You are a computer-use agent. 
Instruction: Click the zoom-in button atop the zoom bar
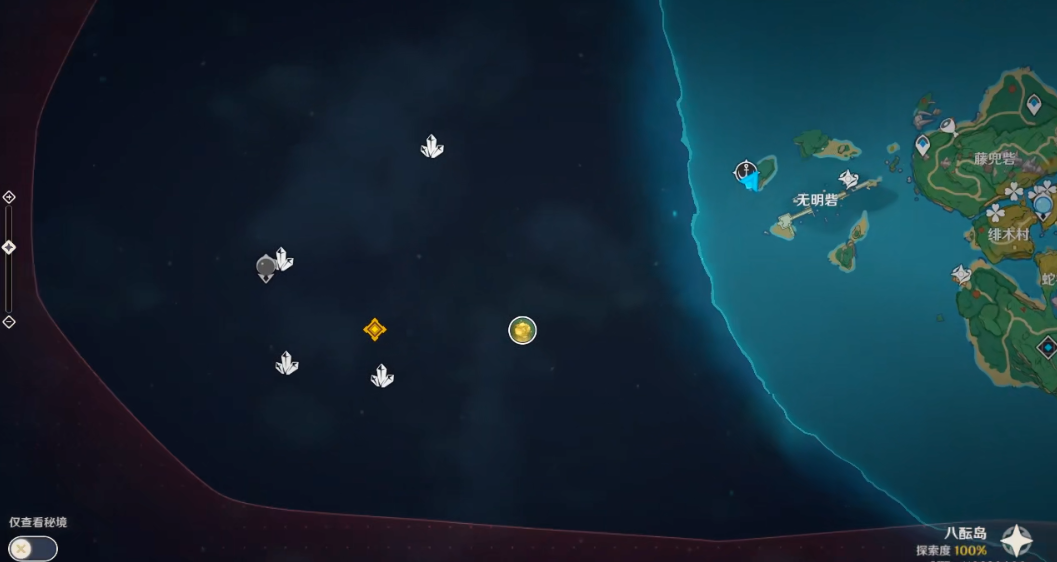click(x=9, y=197)
